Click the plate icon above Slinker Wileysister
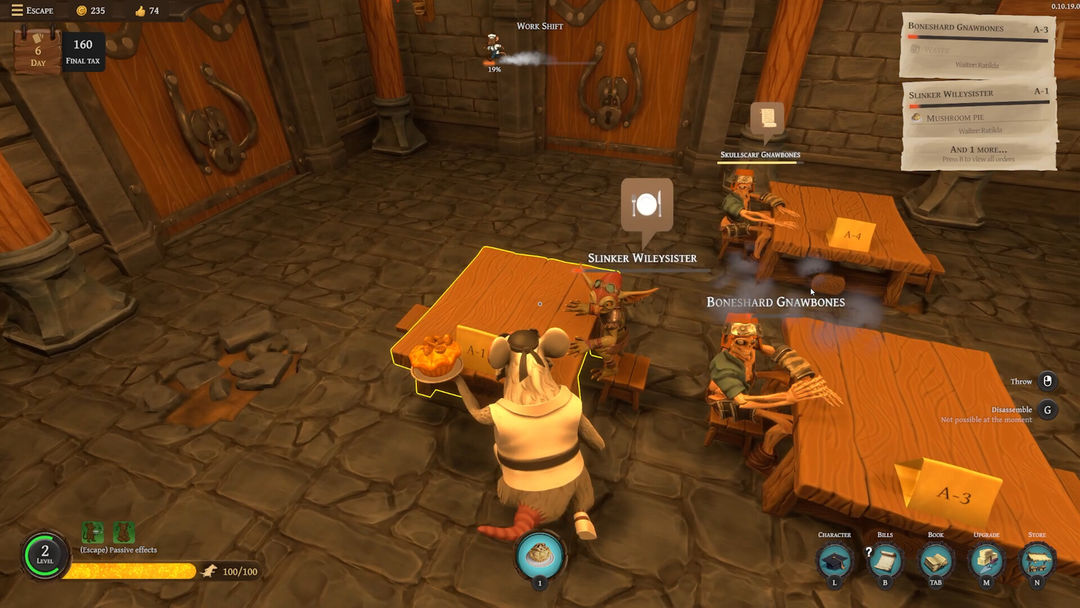 pyautogui.click(x=646, y=205)
